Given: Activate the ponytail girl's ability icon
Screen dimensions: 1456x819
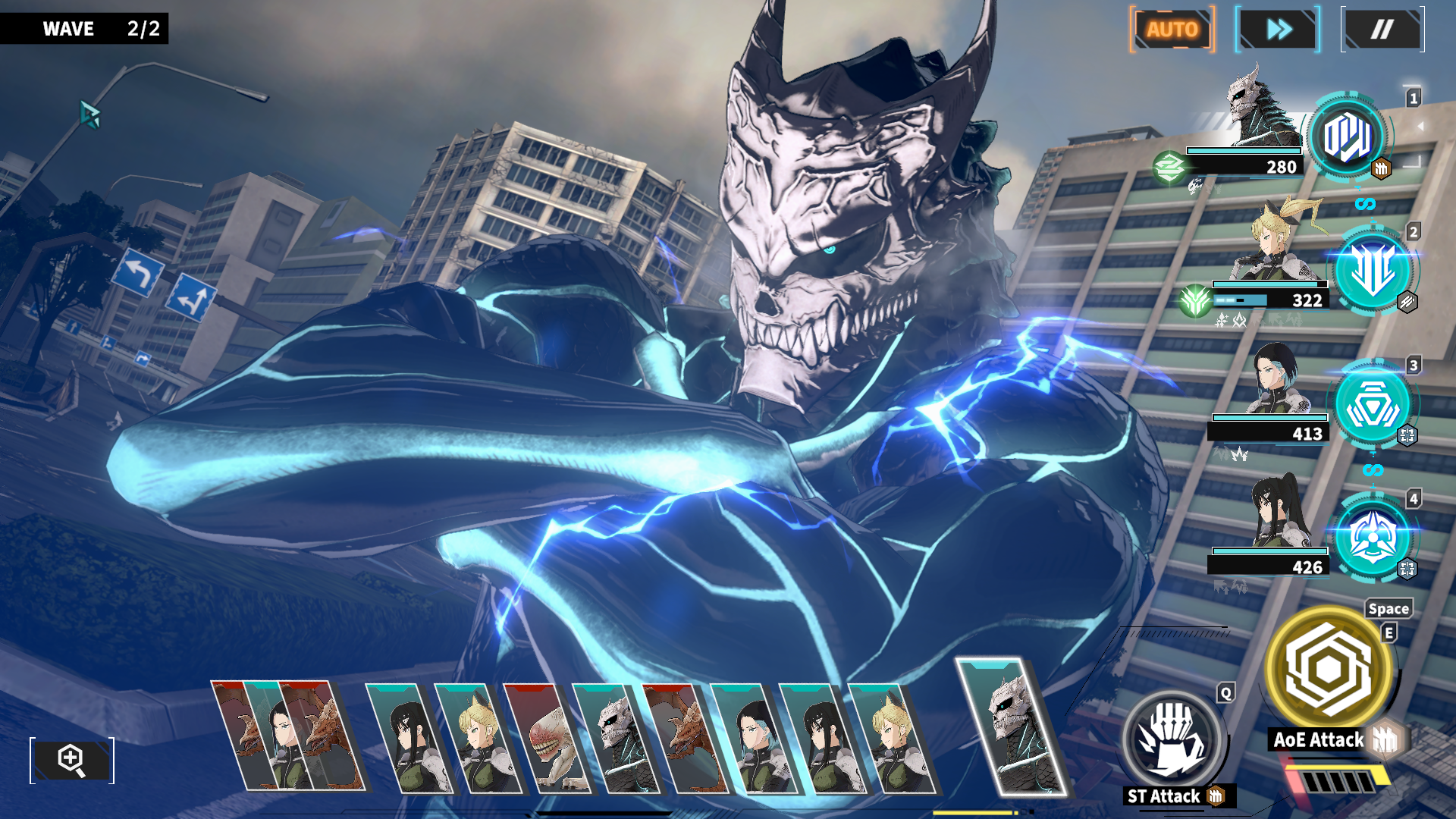Looking at the screenshot, I should (1373, 538).
